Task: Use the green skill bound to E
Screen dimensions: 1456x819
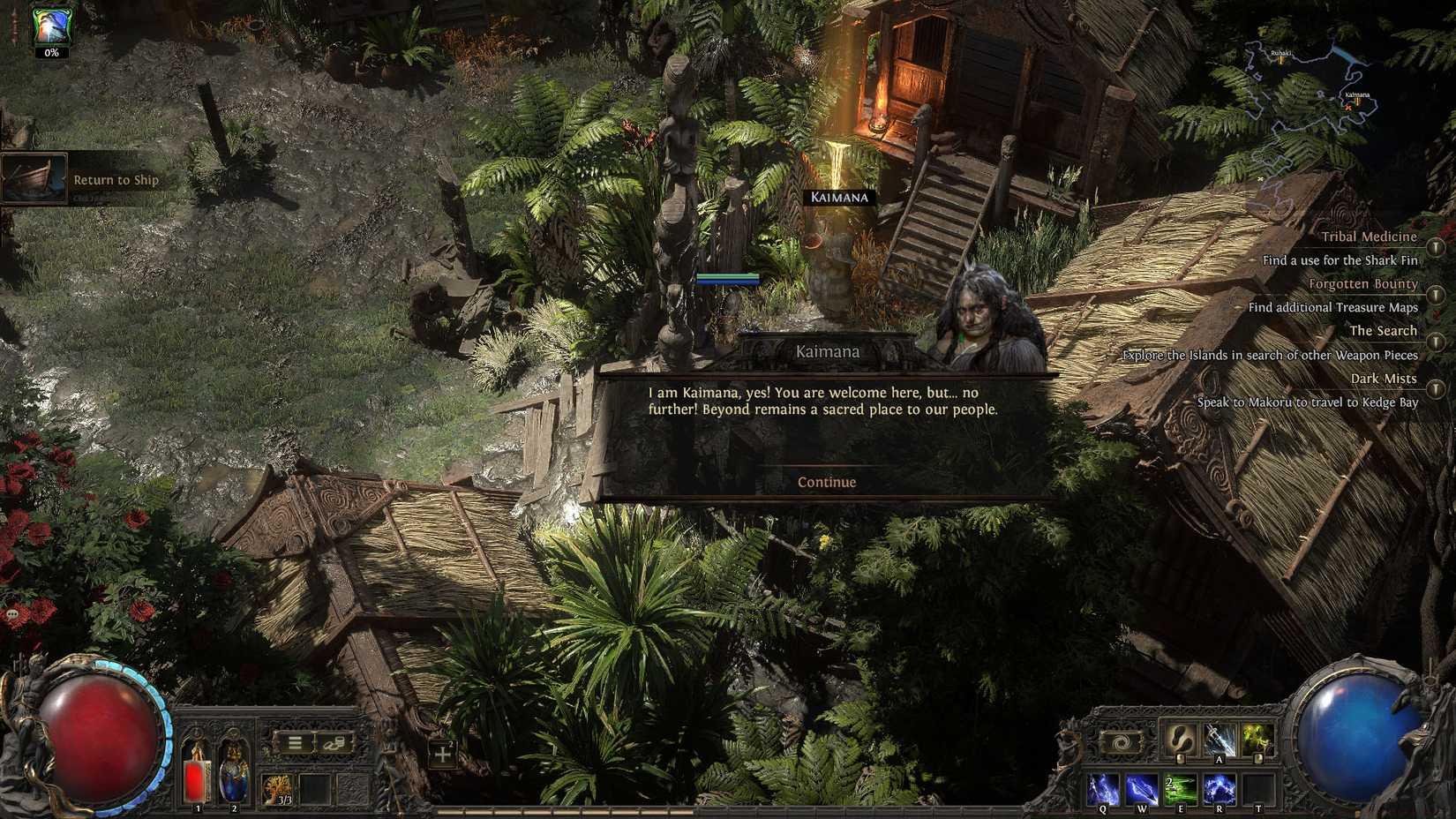Action: point(1182,788)
